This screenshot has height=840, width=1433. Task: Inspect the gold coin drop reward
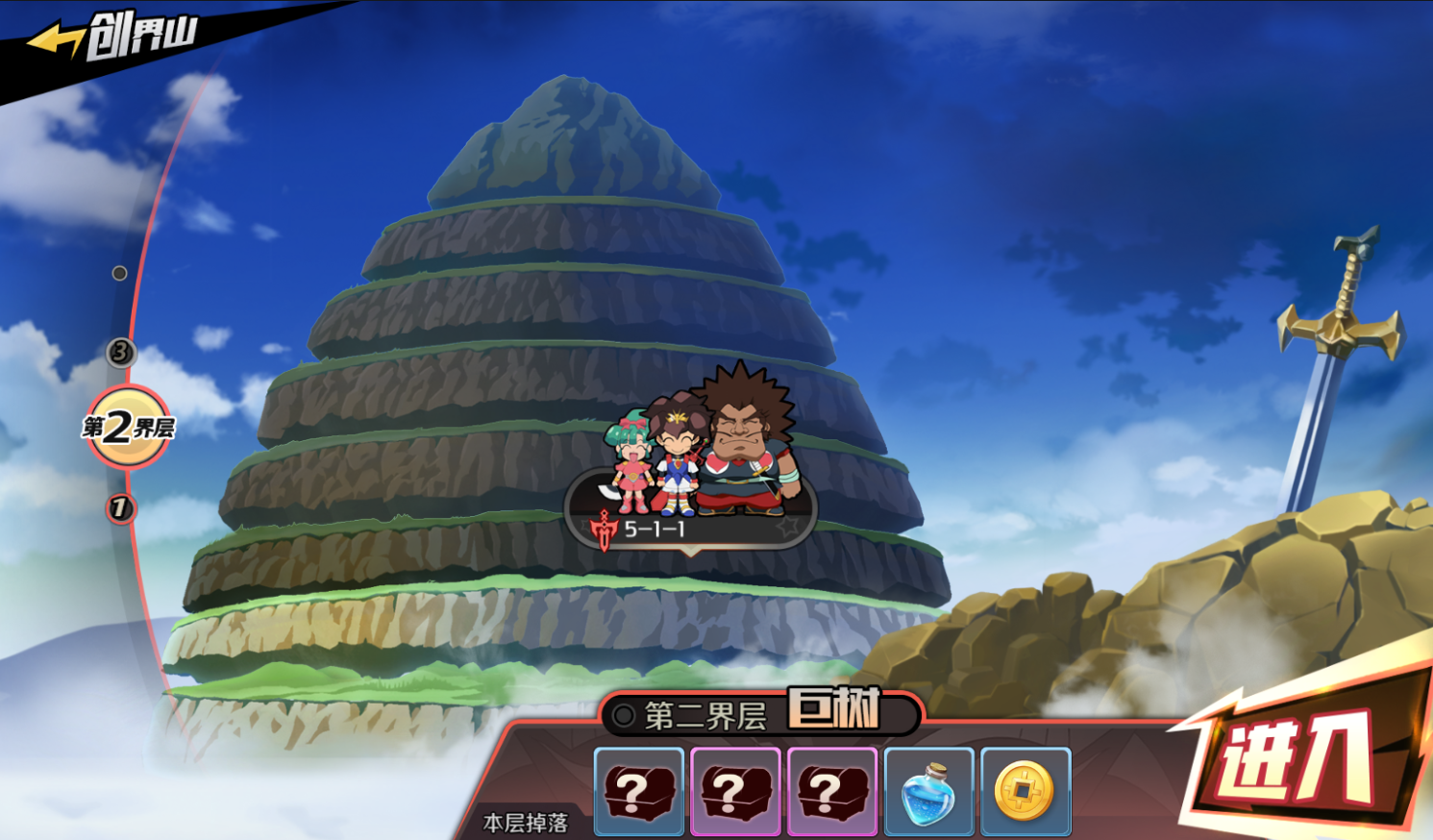[x=1025, y=792]
